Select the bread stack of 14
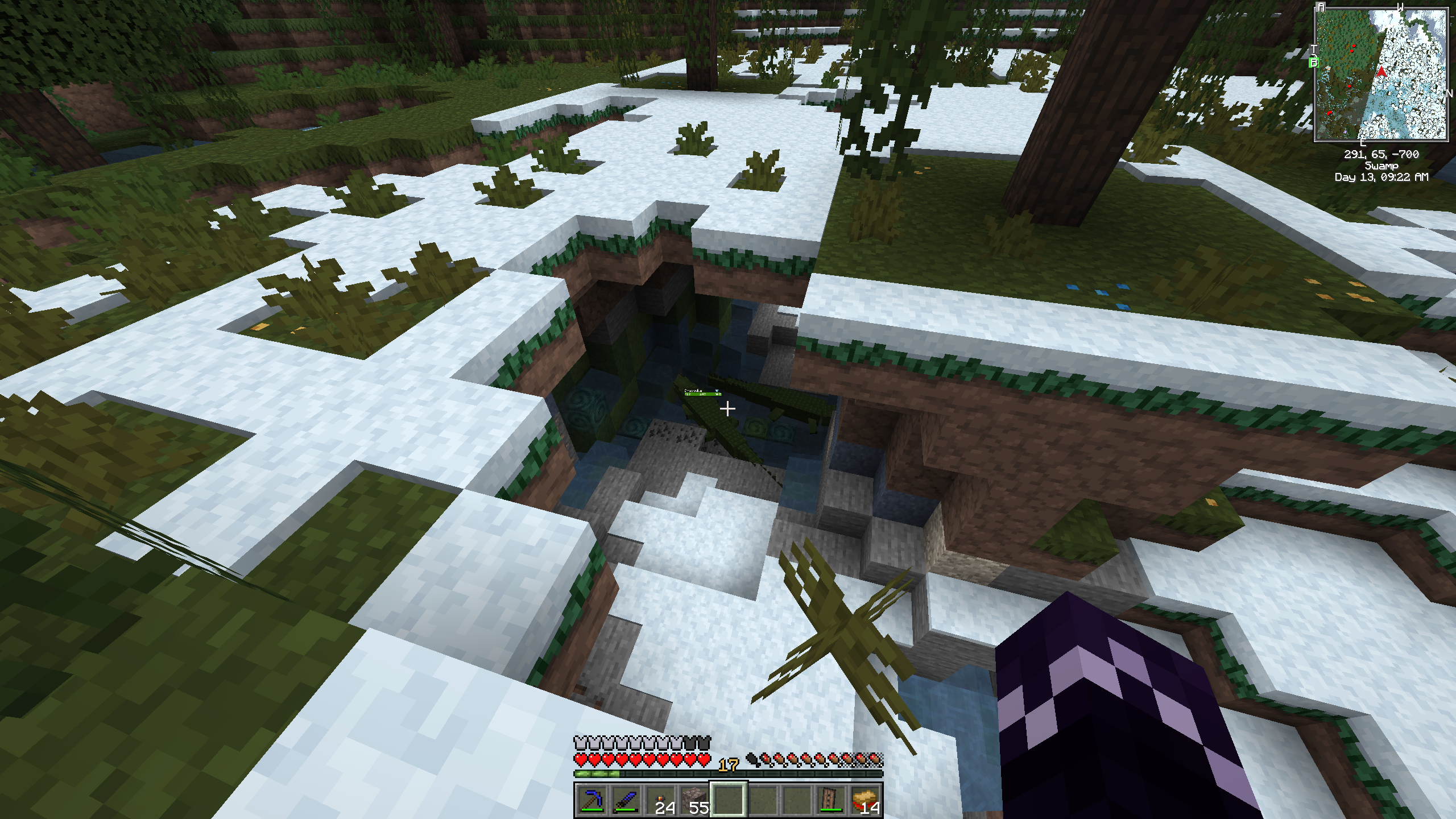 click(x=867, y=800)
